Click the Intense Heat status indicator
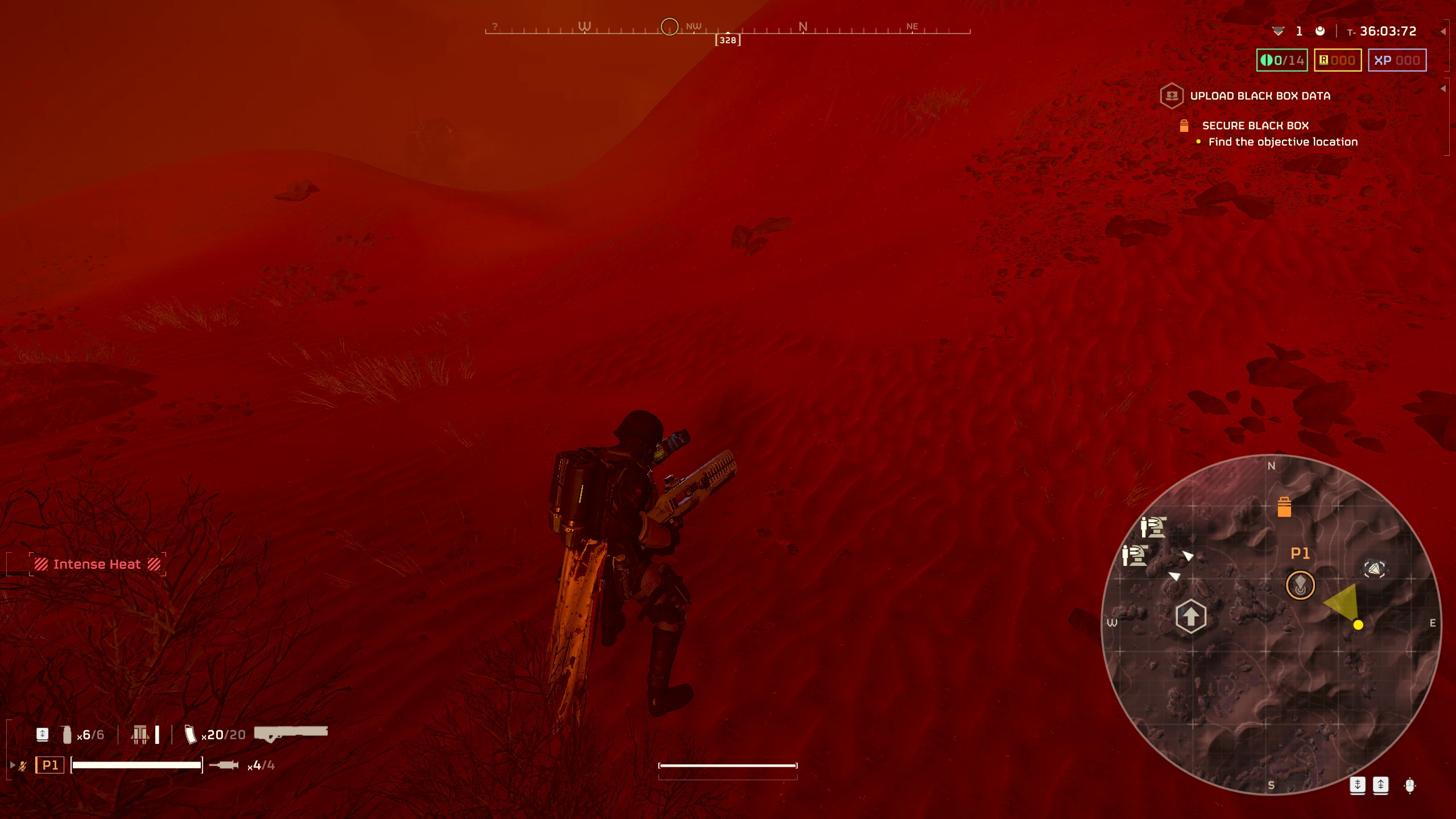The height and width of the screenshot is (819, 1456). (97, 564)
